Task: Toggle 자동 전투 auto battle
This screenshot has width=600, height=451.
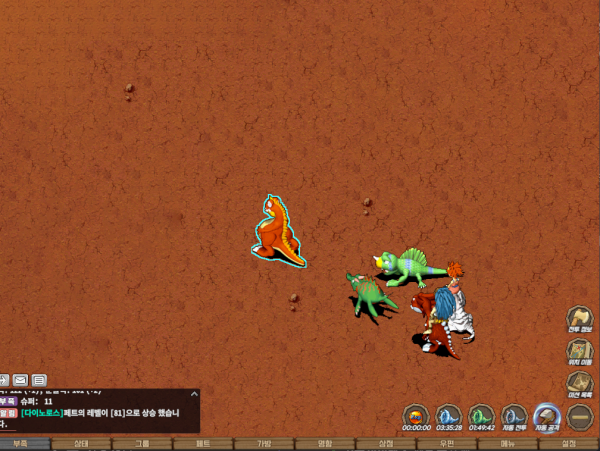Action: click(x=514, y=415)
